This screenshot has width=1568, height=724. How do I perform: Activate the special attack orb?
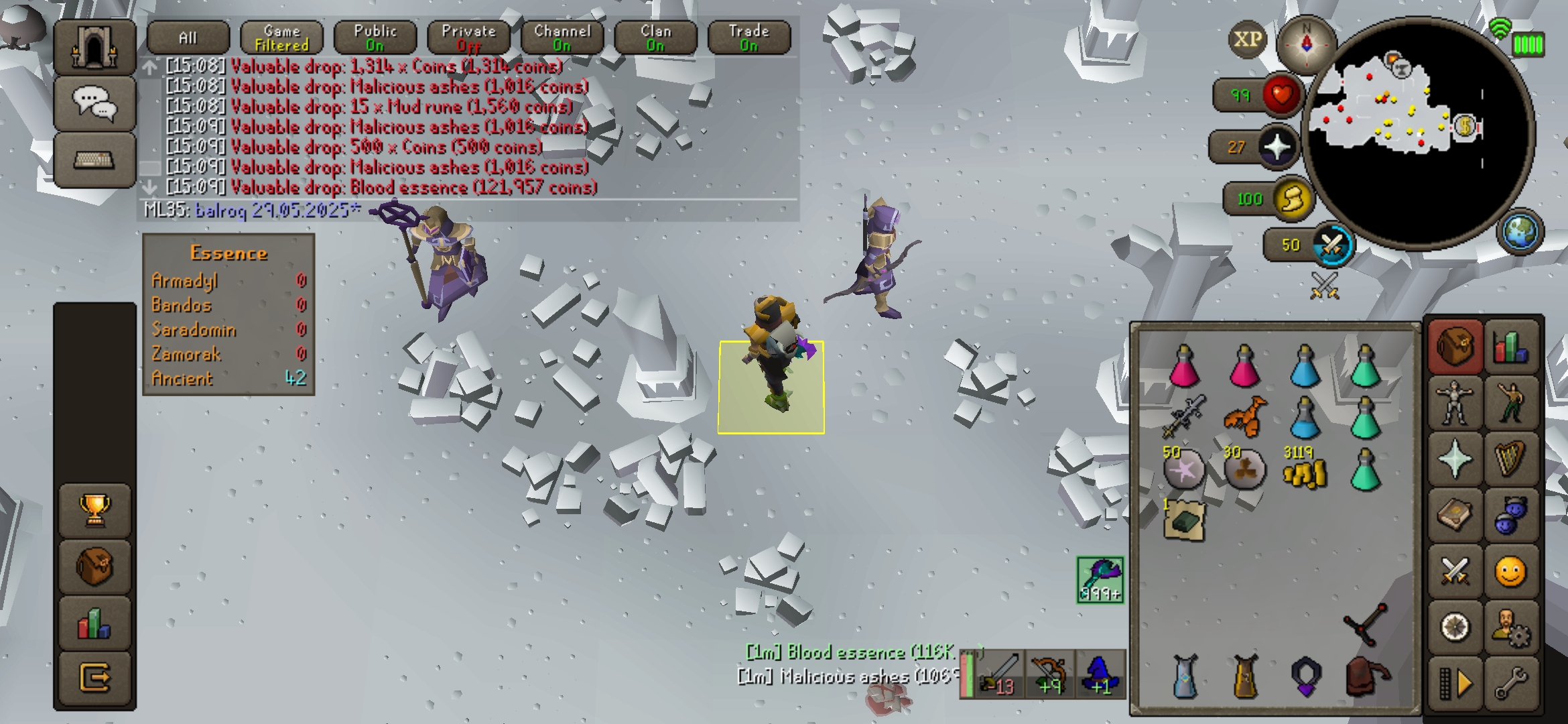[x=1331, y=245]
